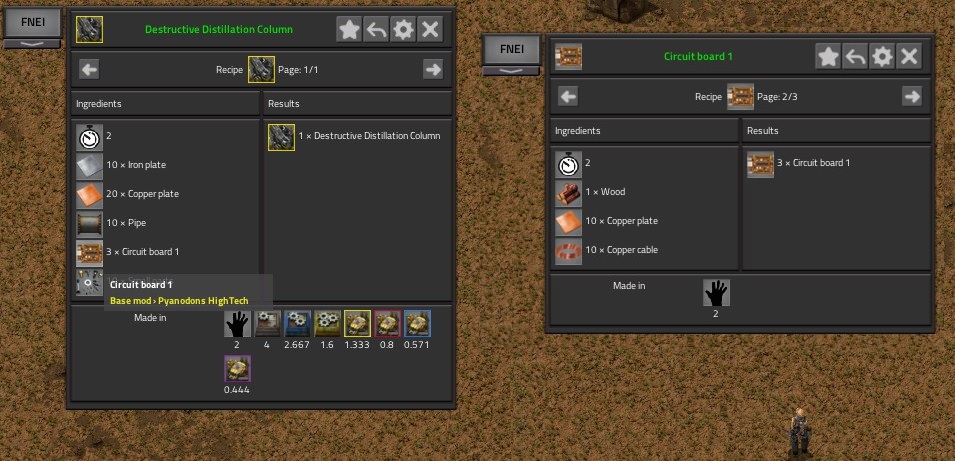Go back in the Circuit board 1 window

[x=855, y=56]
